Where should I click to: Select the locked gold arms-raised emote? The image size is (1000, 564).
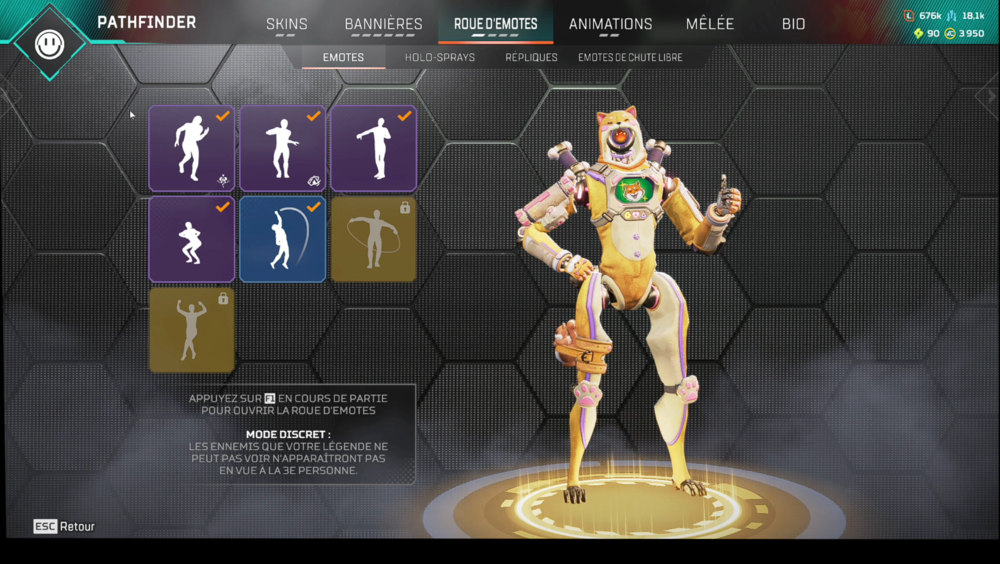click(192, 330)
